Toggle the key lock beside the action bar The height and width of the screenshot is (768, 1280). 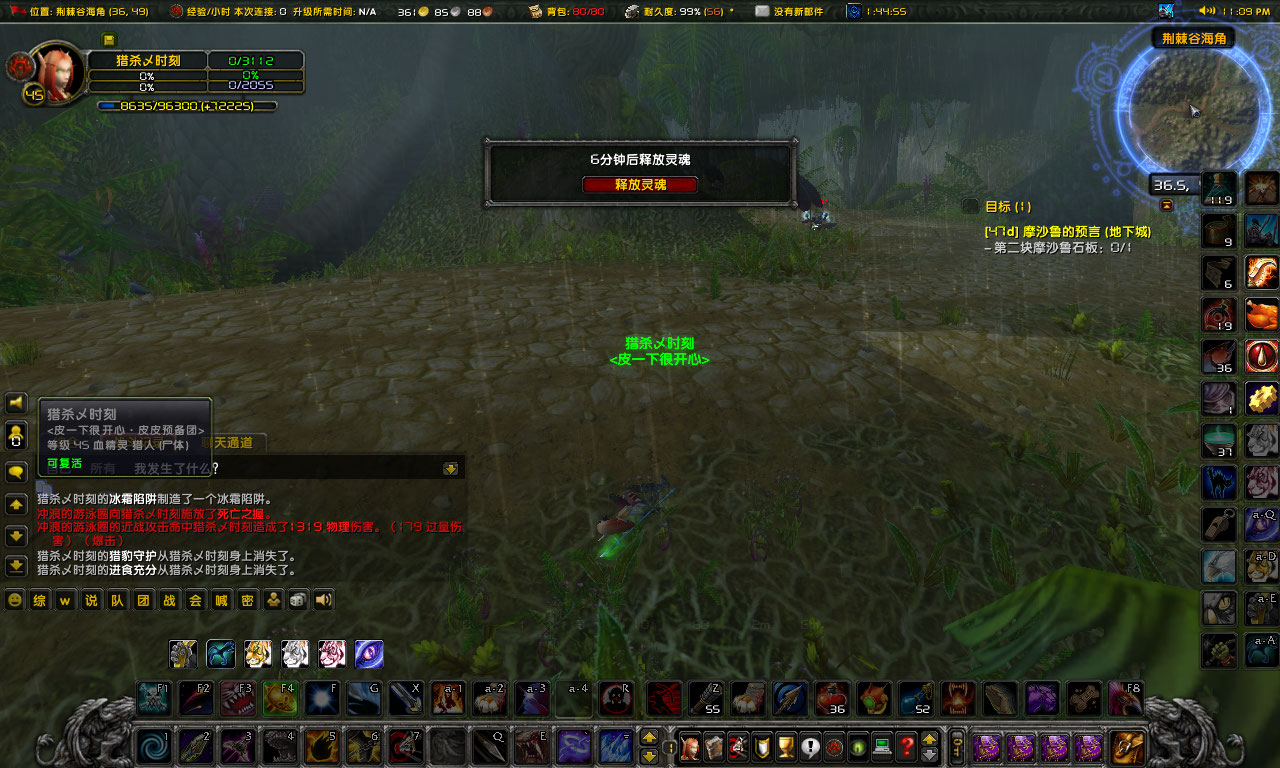pyautogui.click(x=671, y=746)
